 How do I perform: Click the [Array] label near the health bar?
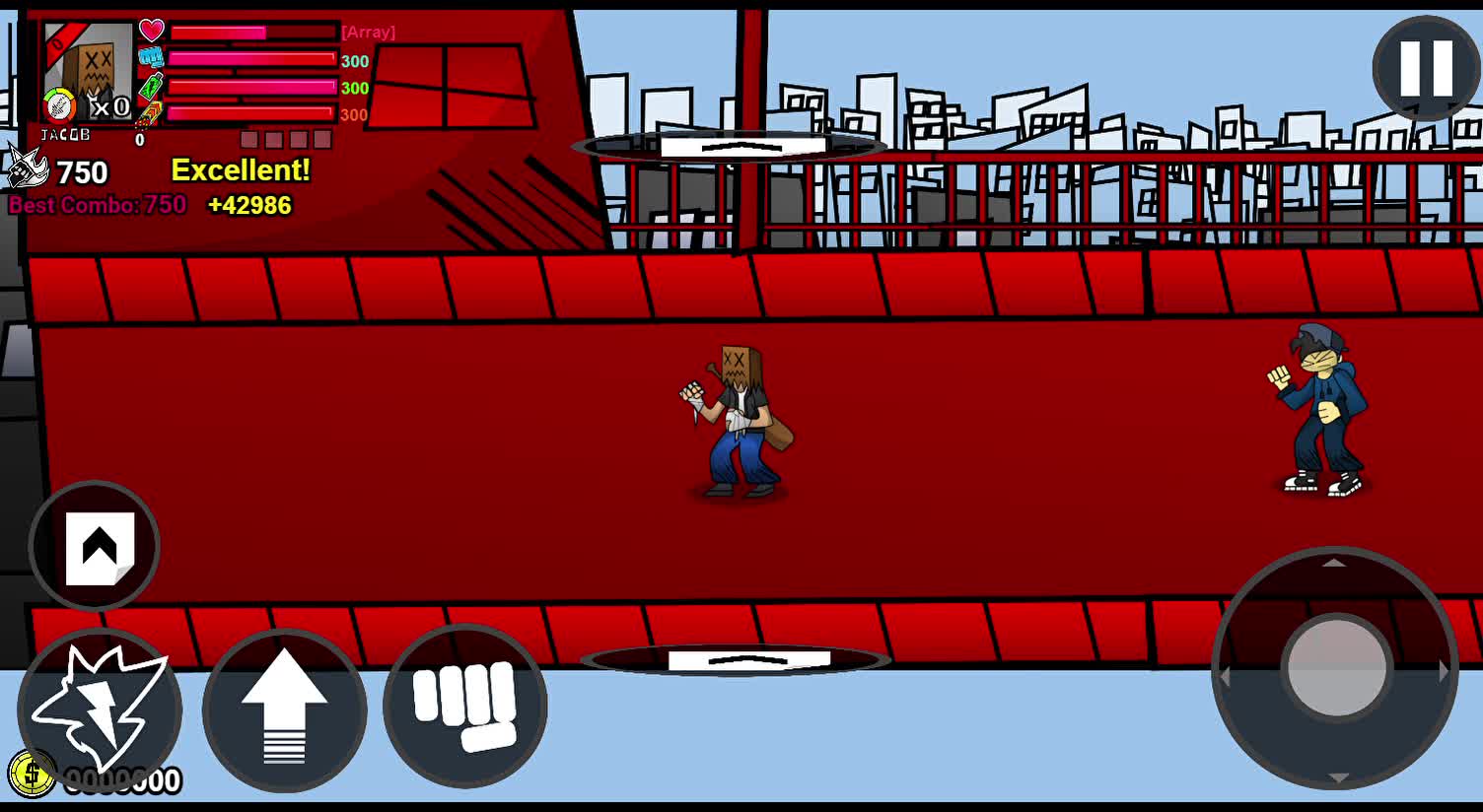[x=368, y=32]
